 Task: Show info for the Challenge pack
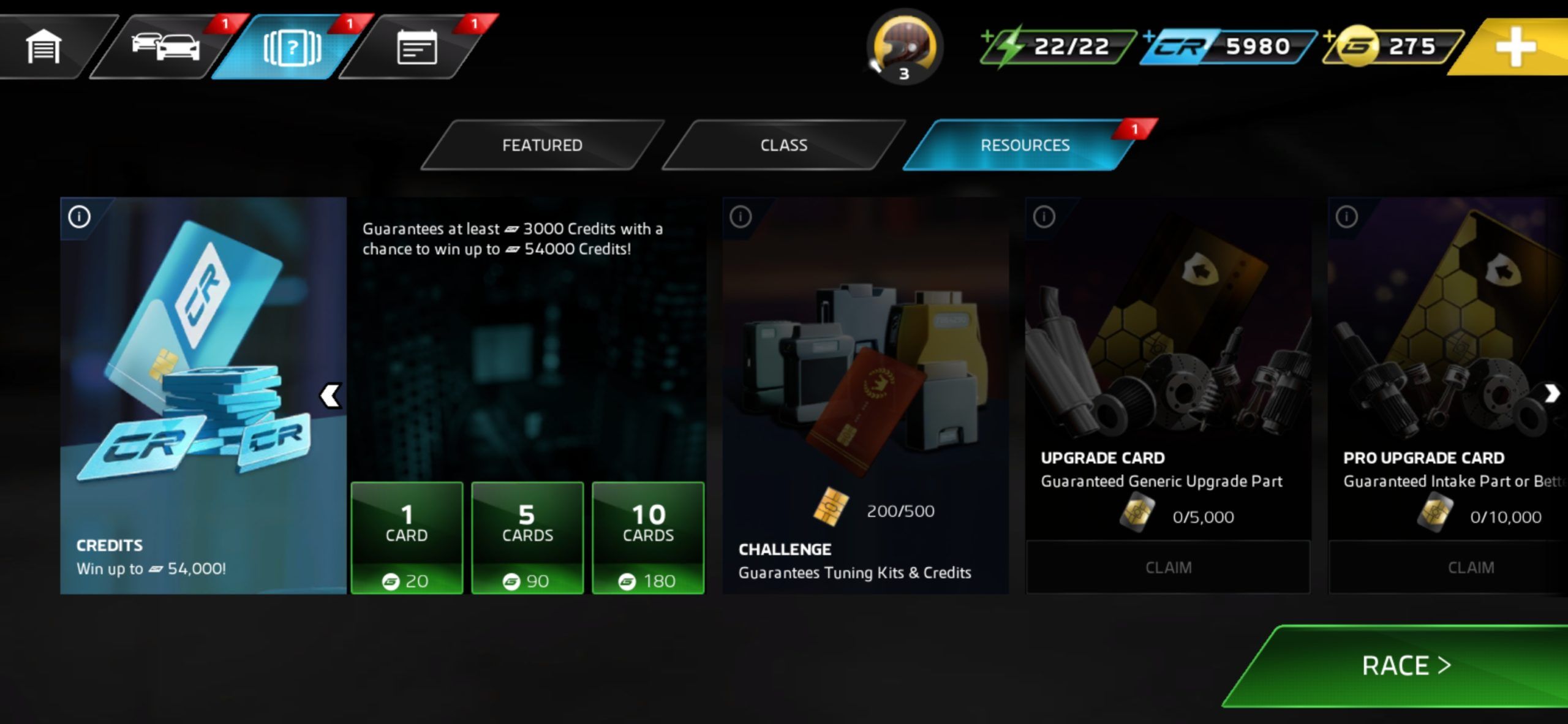(741, 217)
